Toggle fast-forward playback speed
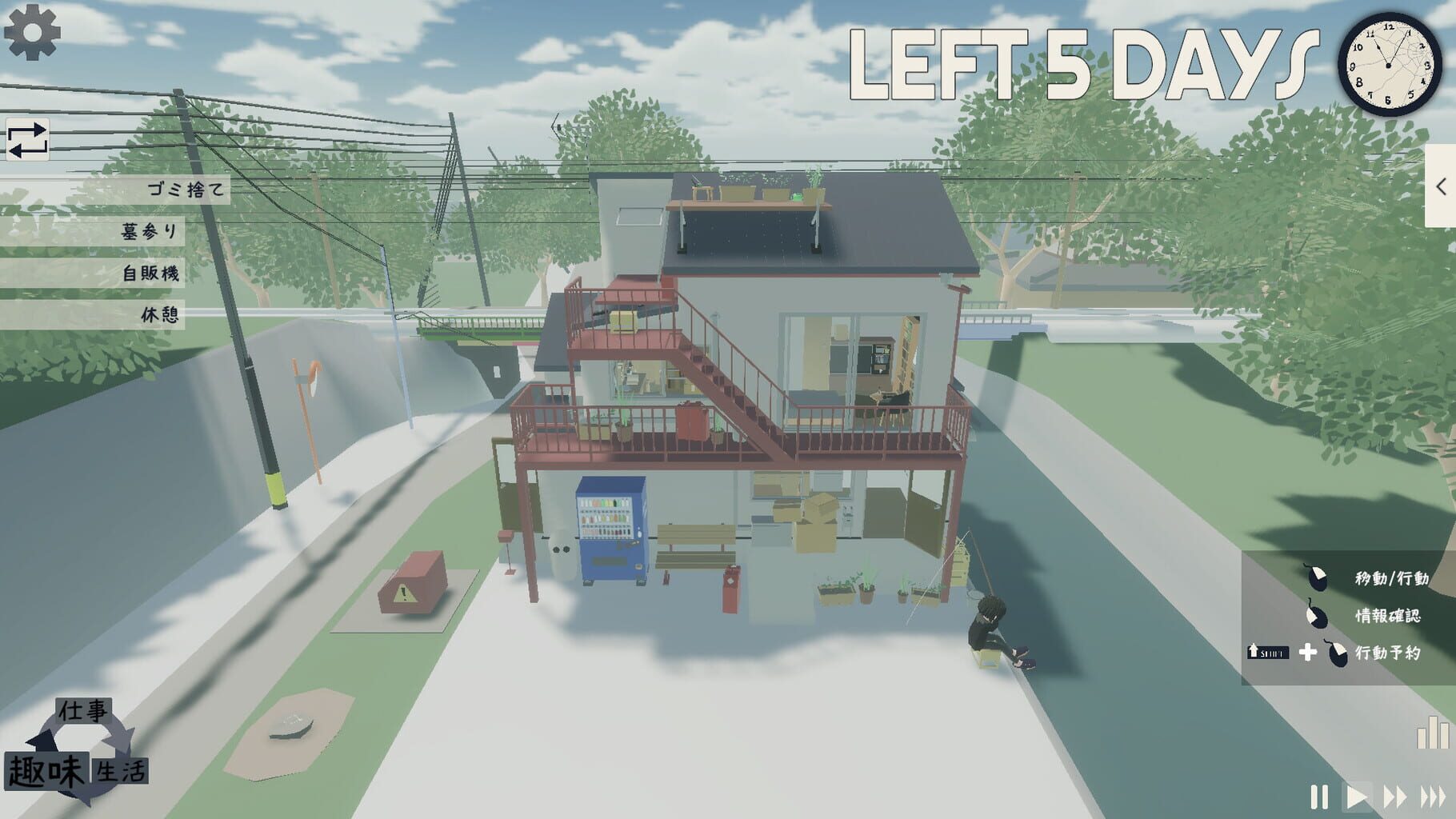The height and width of the screenshot is (819, 1456). (x=1397, y=797)
